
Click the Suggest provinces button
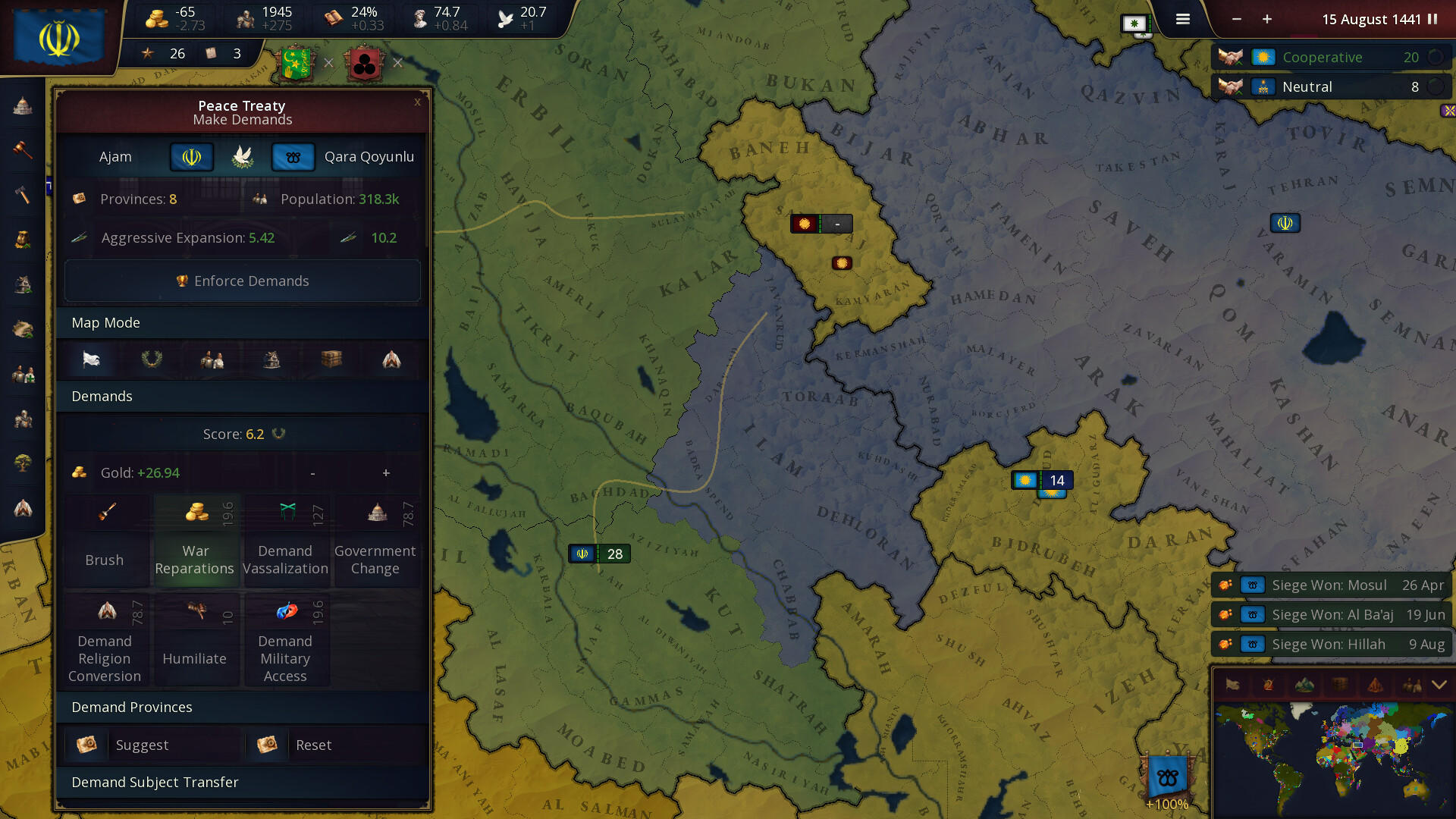(x=151, y=745)
